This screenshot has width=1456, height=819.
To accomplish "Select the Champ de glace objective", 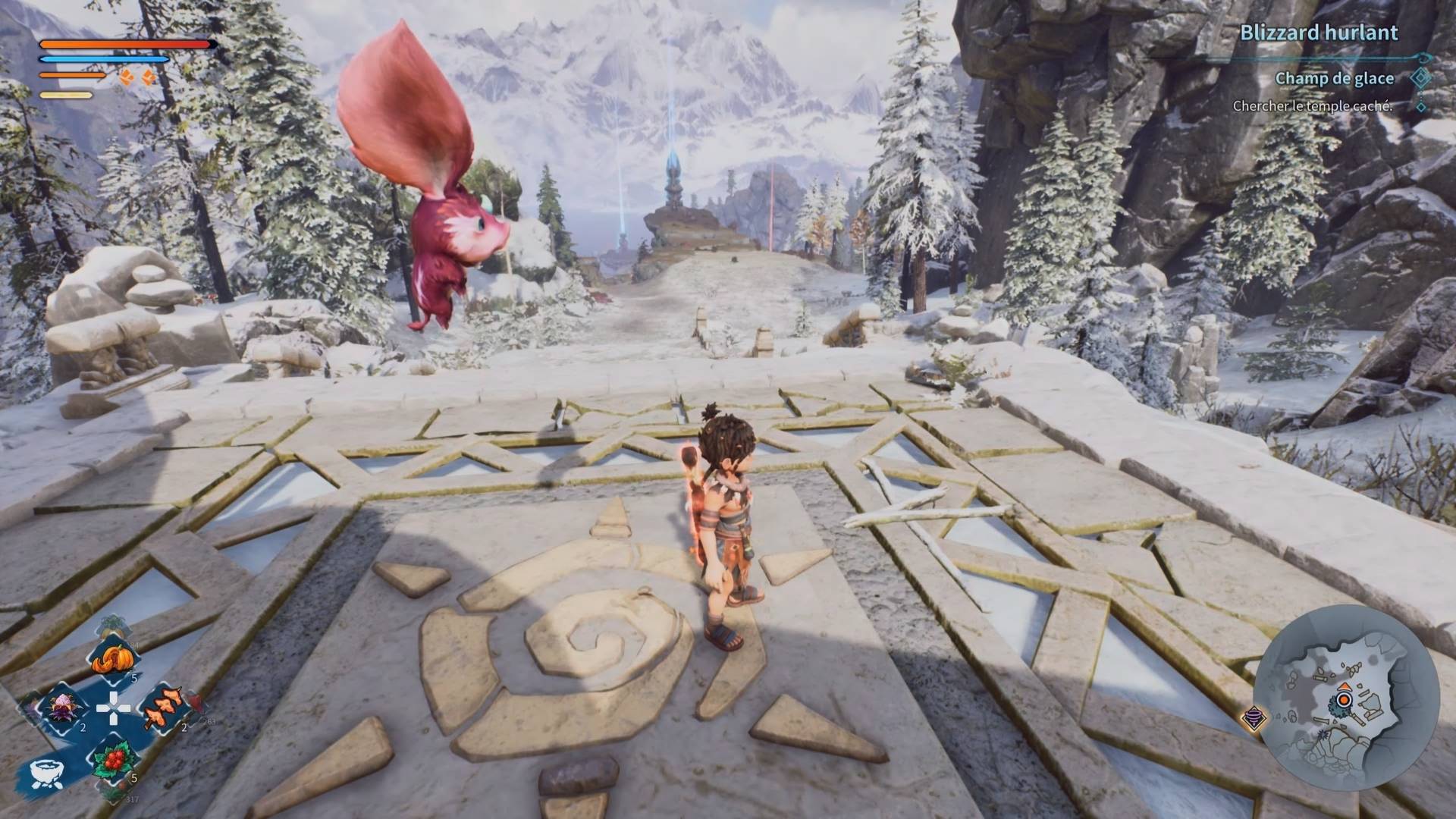I will [1334, 78].
